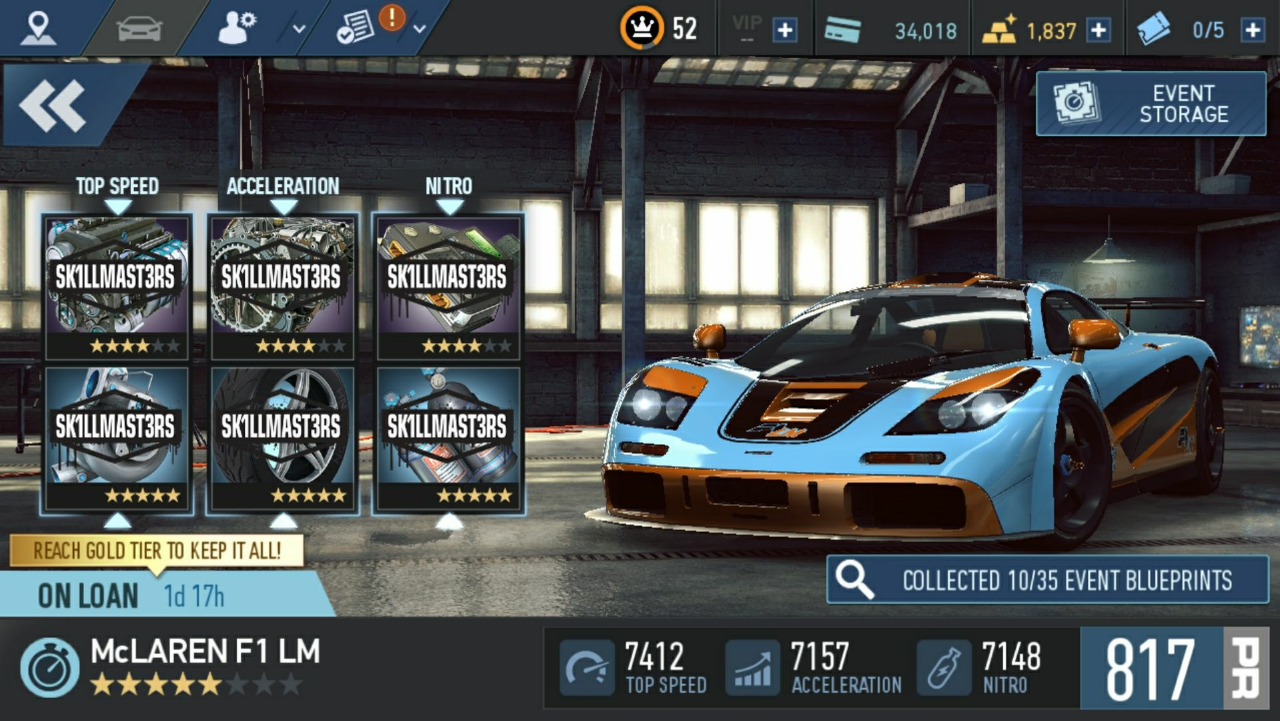Buy more gold bars with plus

click(1098, 30)
